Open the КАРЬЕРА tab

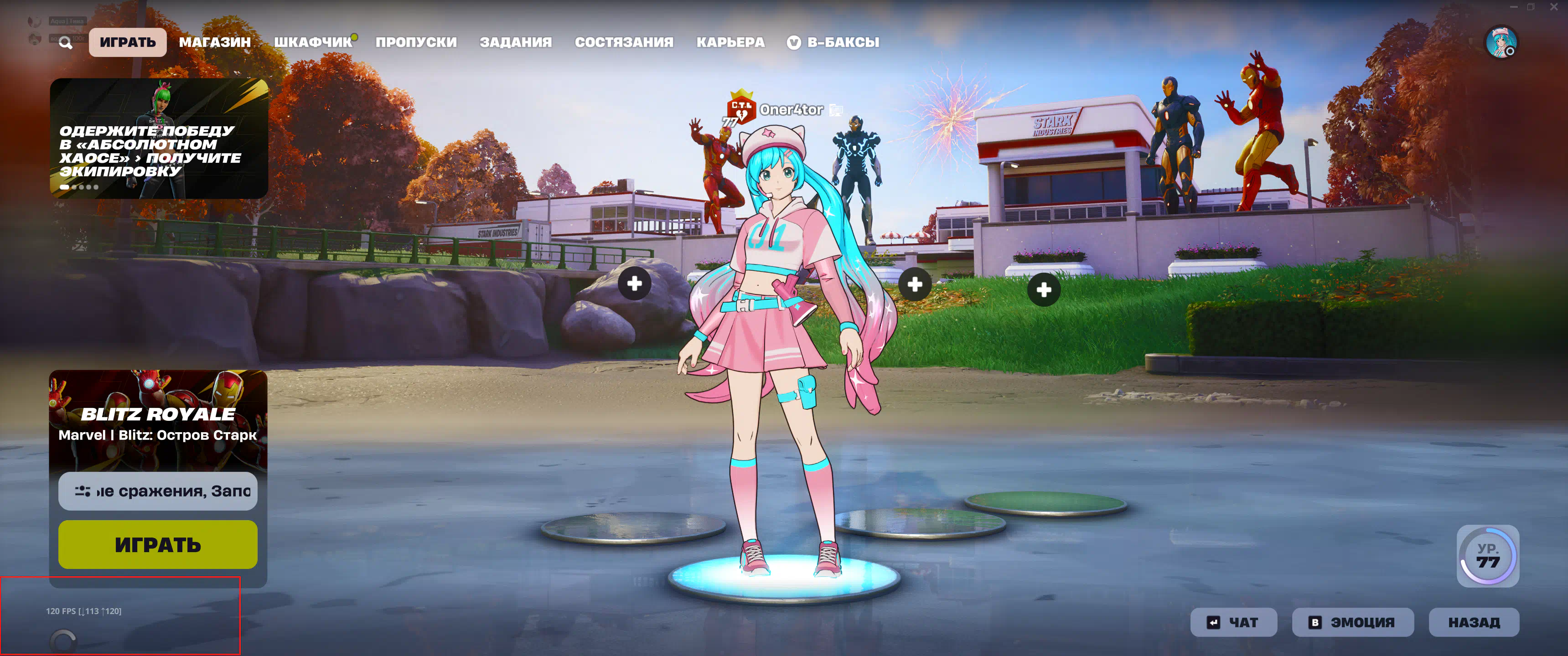(730, 42)
